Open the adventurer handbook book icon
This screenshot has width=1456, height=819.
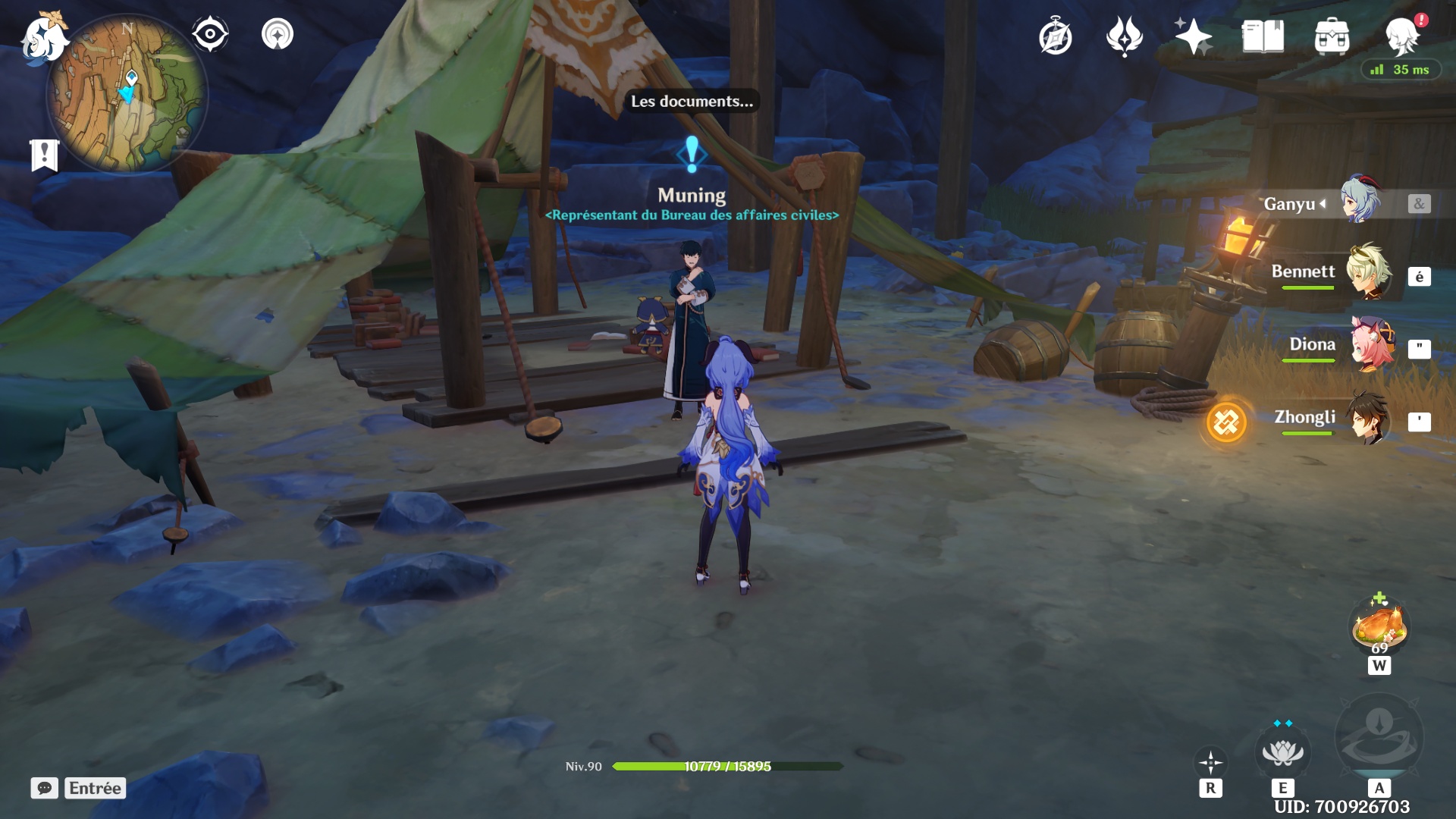pos(1263,36)
